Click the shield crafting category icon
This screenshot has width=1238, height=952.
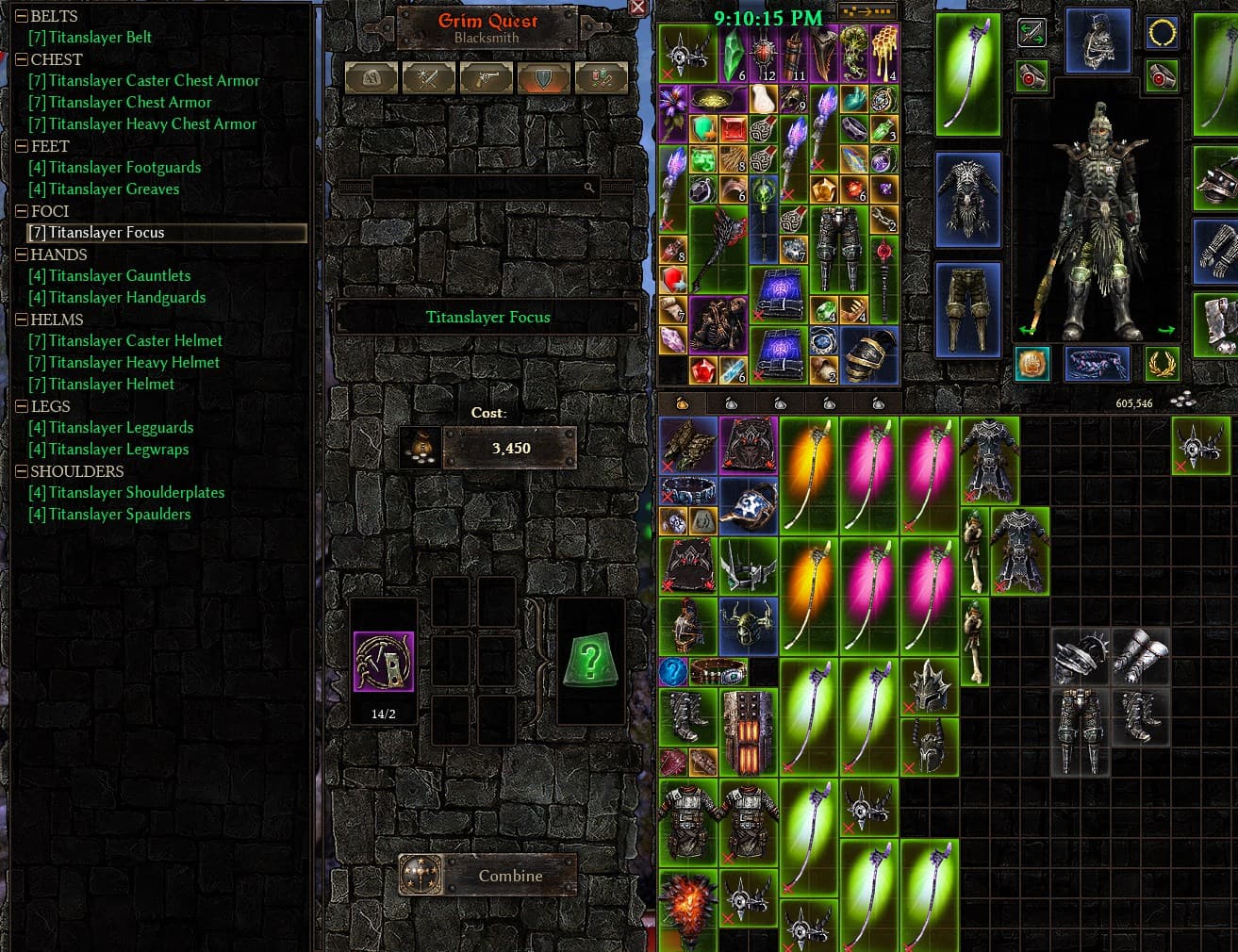544,77
